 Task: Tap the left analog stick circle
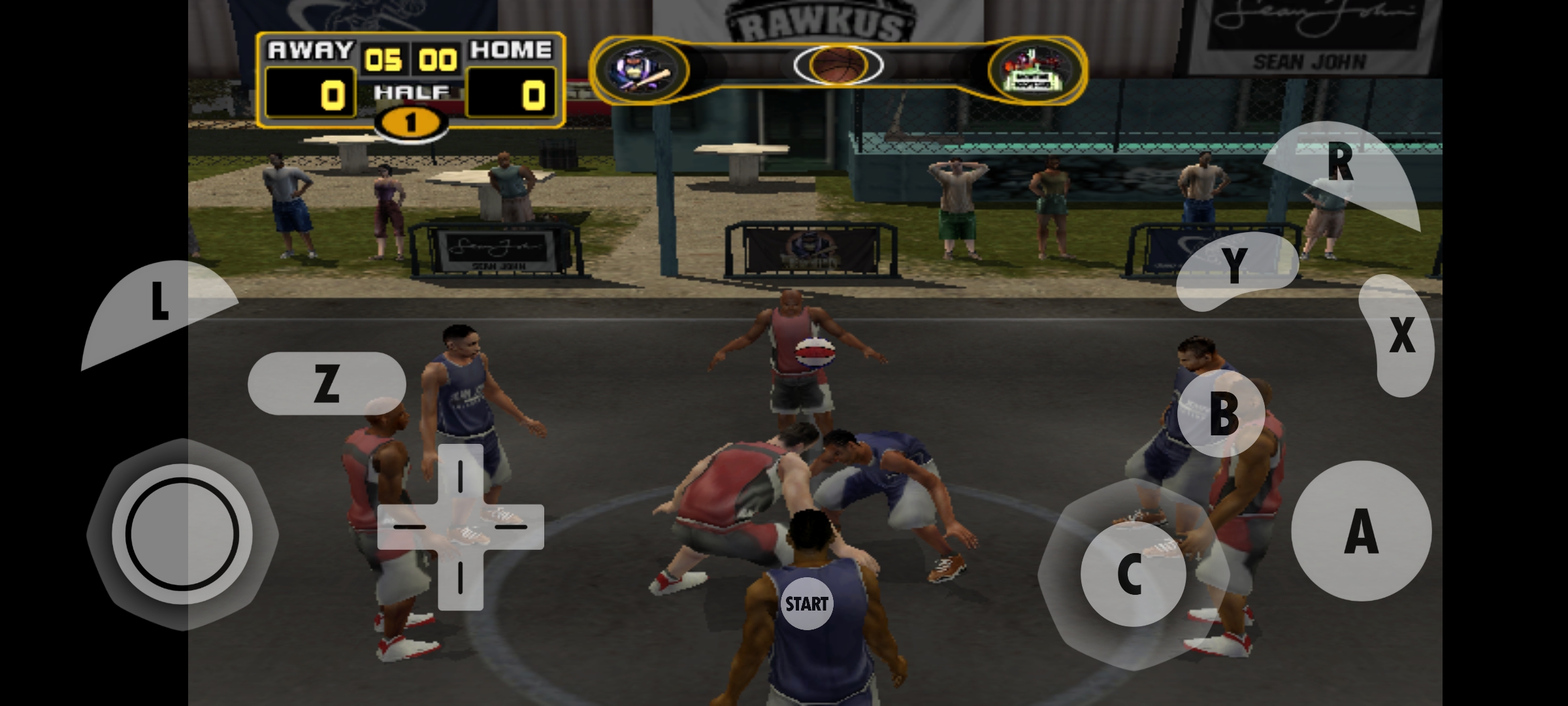[x=182, y=534]
